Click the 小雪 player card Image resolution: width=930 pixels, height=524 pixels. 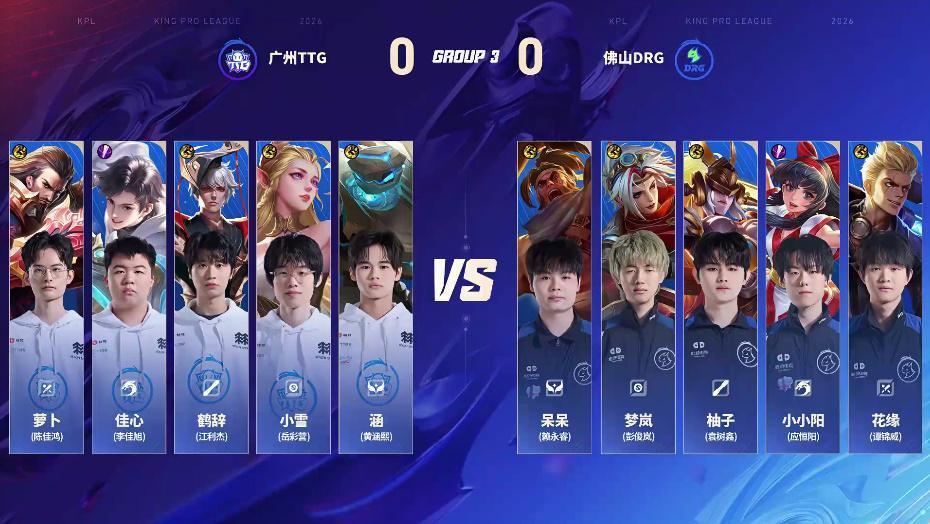(x=293, y=295)
